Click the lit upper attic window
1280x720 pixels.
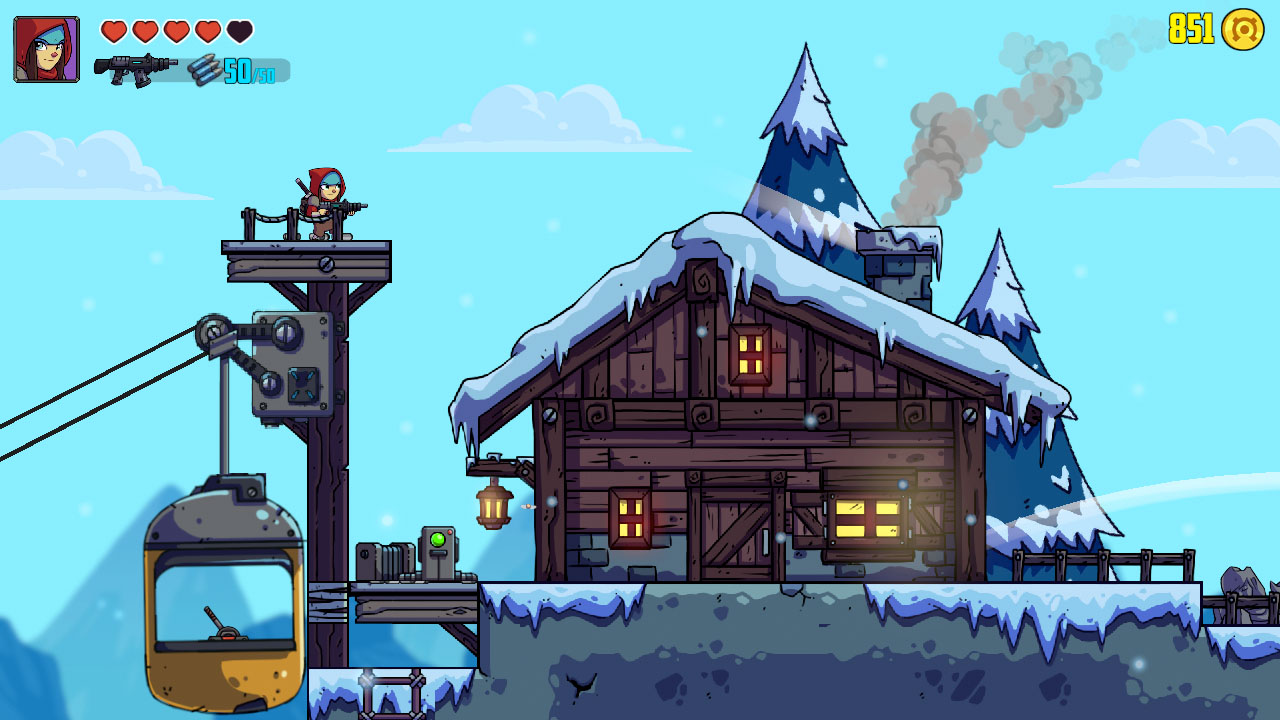[752, 355]
